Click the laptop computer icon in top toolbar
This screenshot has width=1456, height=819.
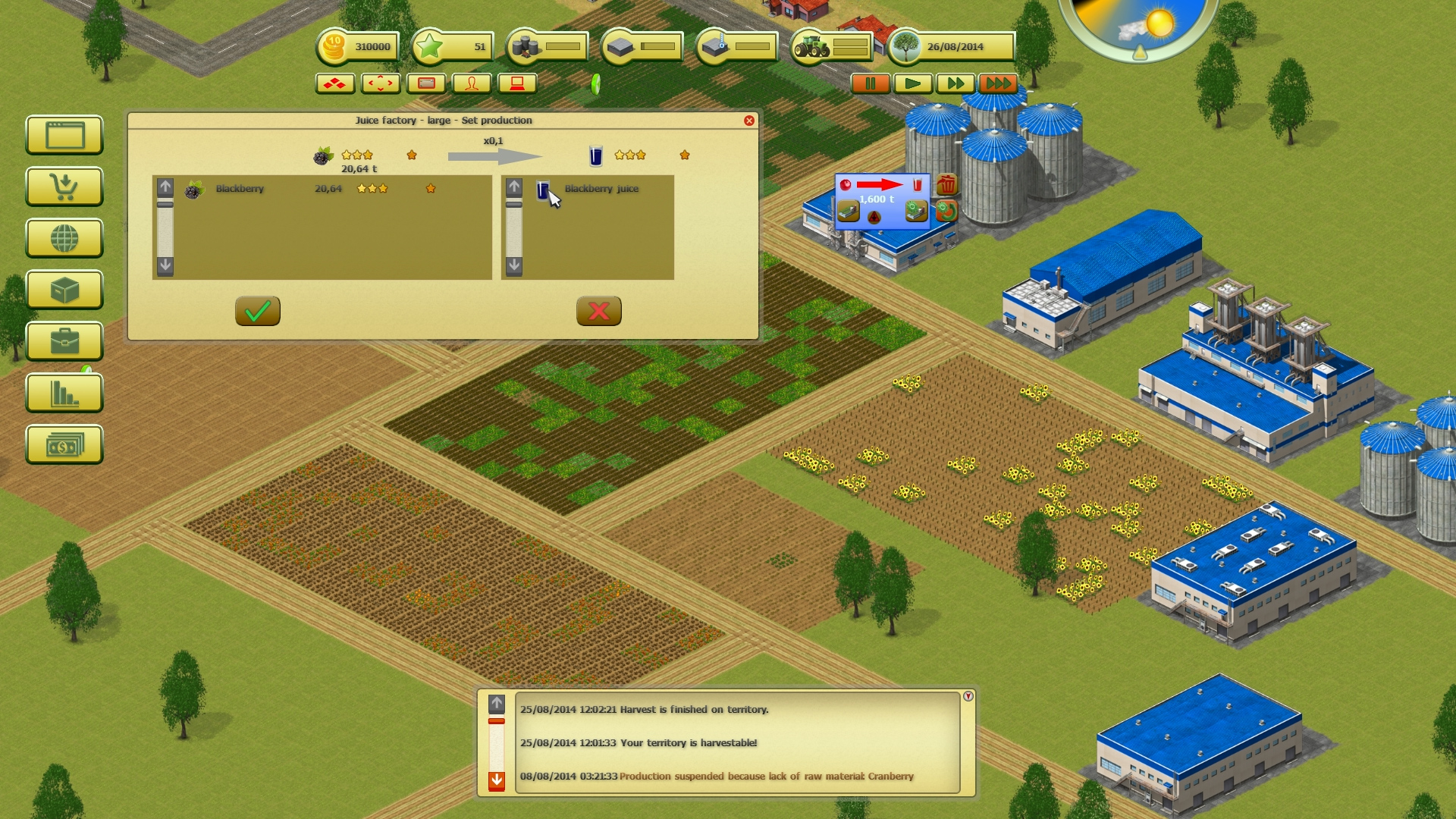coord(516,83)
